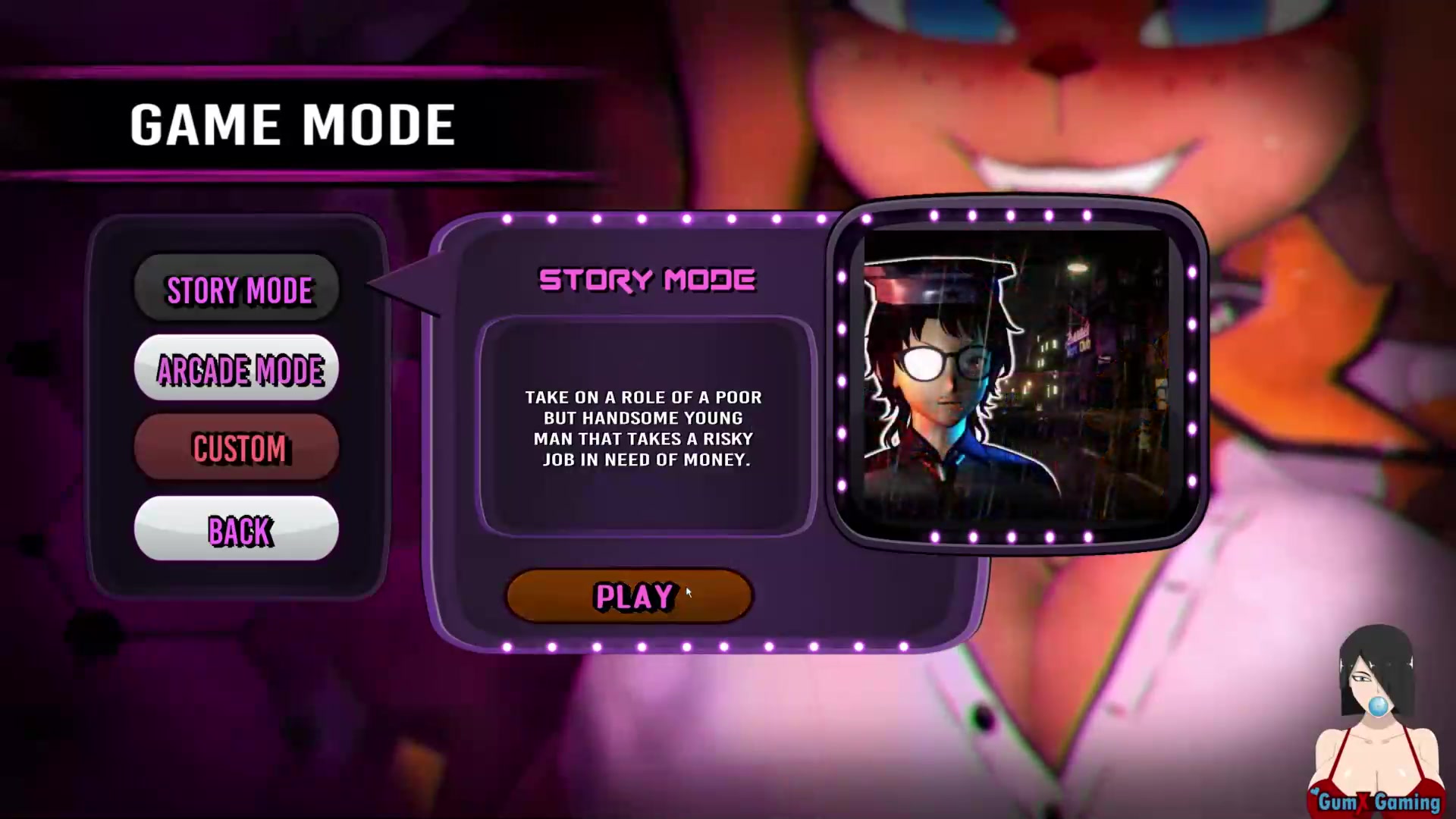
Task: Start the game with Play
Action: pyautogui.click(x=629, y=597)
